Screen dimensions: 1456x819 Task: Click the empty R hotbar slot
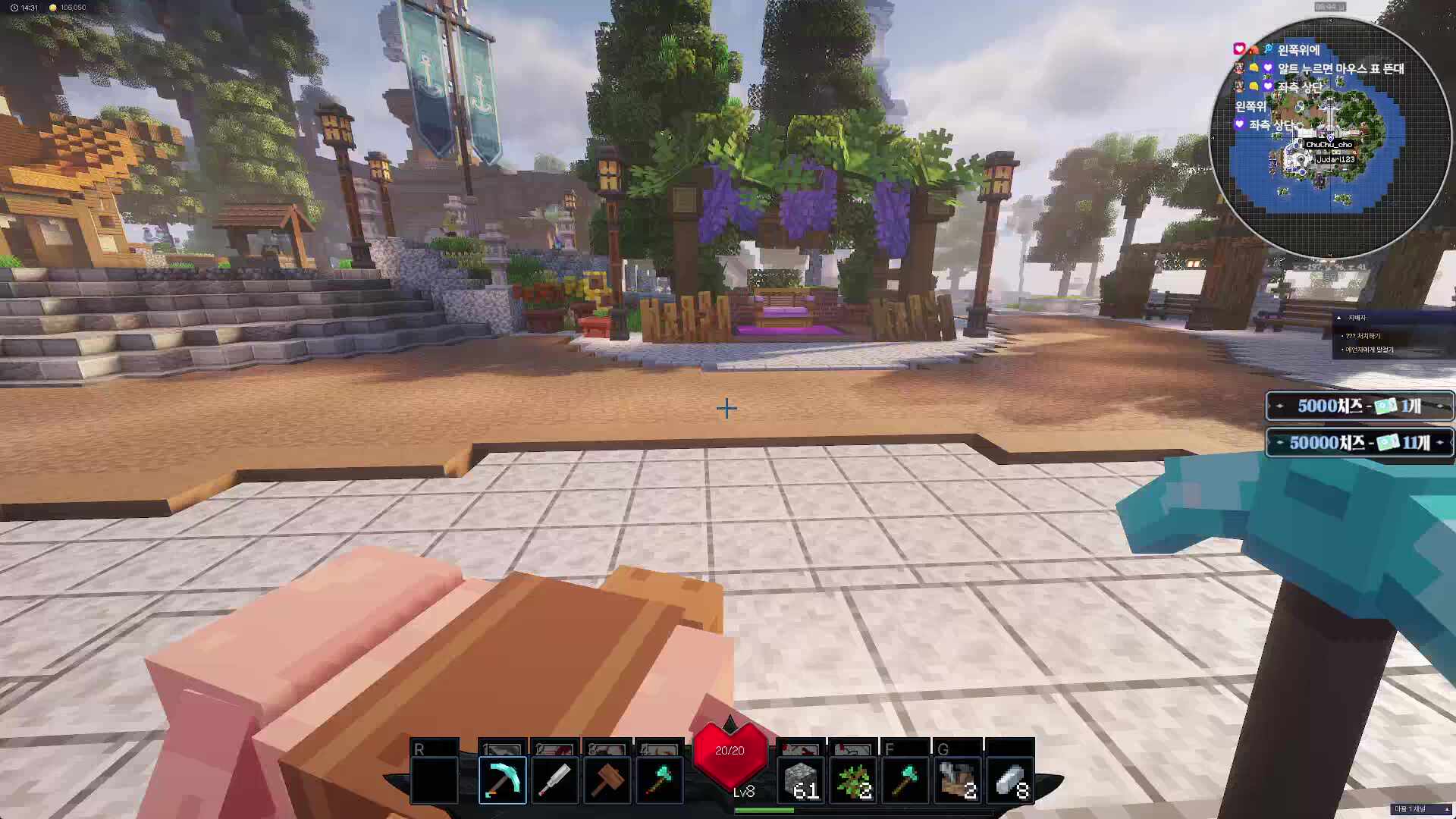click(x=435, y=780)
